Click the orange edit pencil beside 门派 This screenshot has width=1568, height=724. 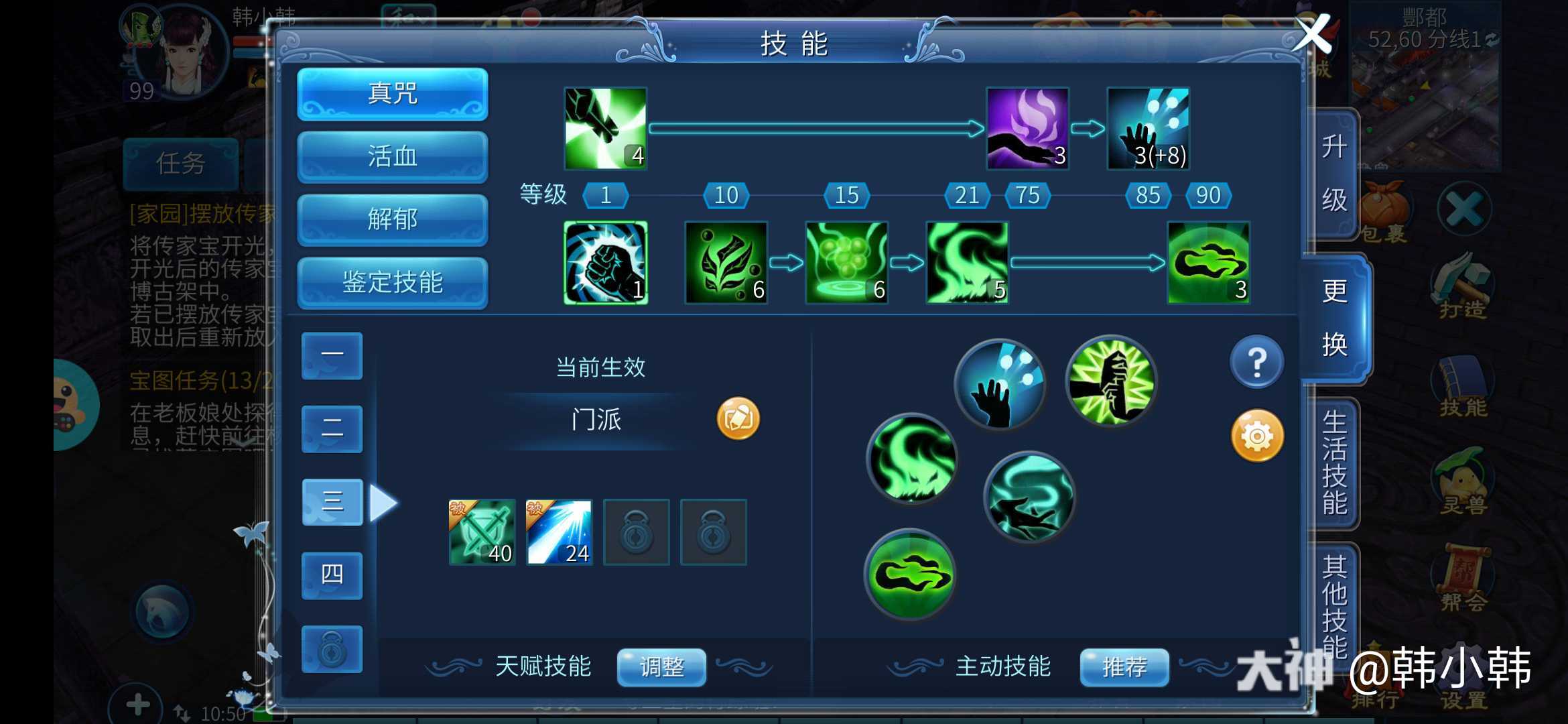tap(738, 417)
